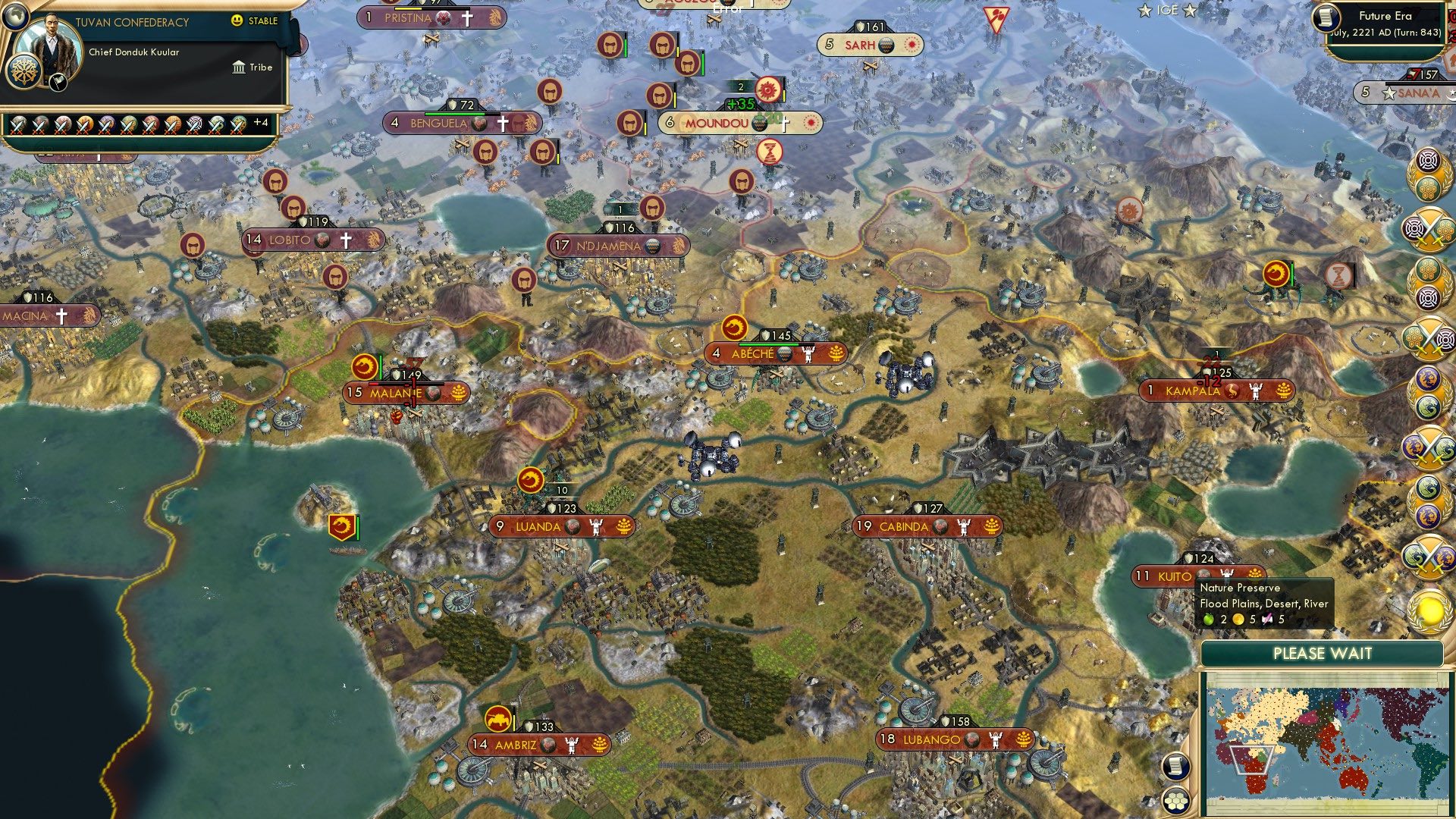
Task: Click the war flag icon beside the leader portrait
Action: tap(57, 82)
